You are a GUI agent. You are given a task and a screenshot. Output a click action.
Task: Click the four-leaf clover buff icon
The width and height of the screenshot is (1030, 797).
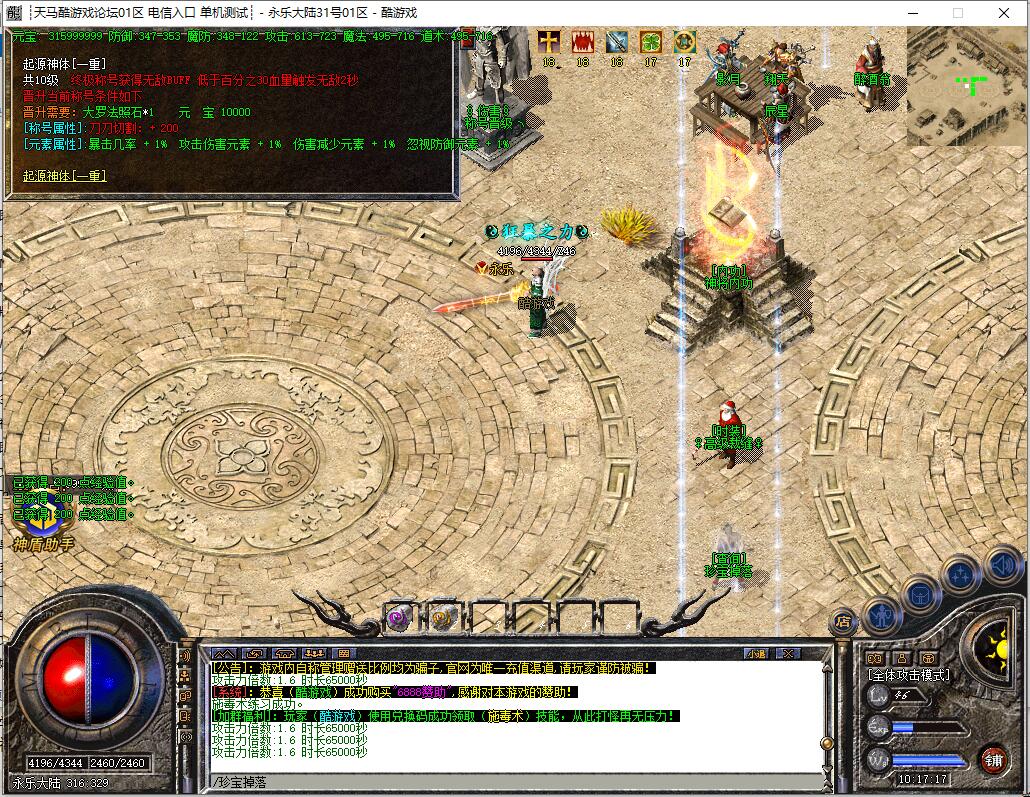[x=651, y=42]
